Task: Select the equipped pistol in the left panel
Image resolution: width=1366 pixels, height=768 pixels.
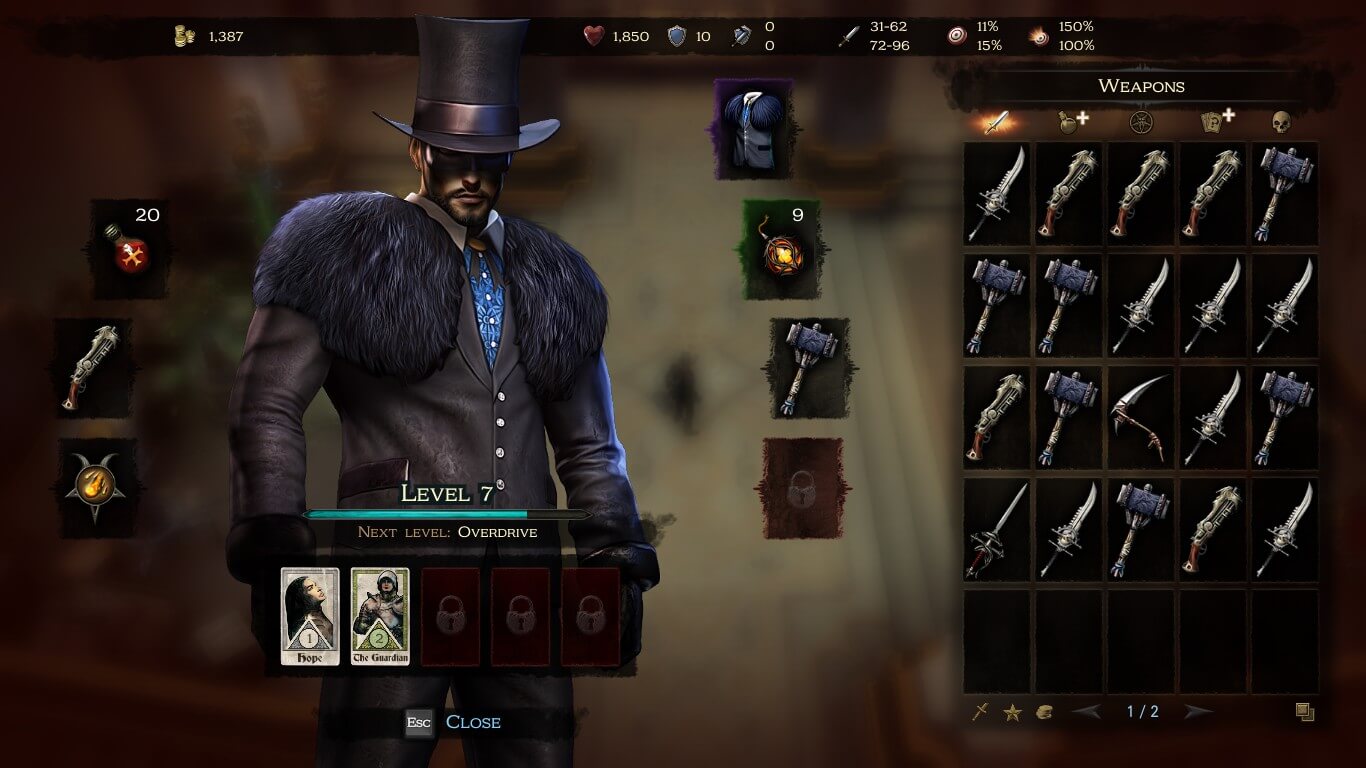Action: tap(95, 368)
